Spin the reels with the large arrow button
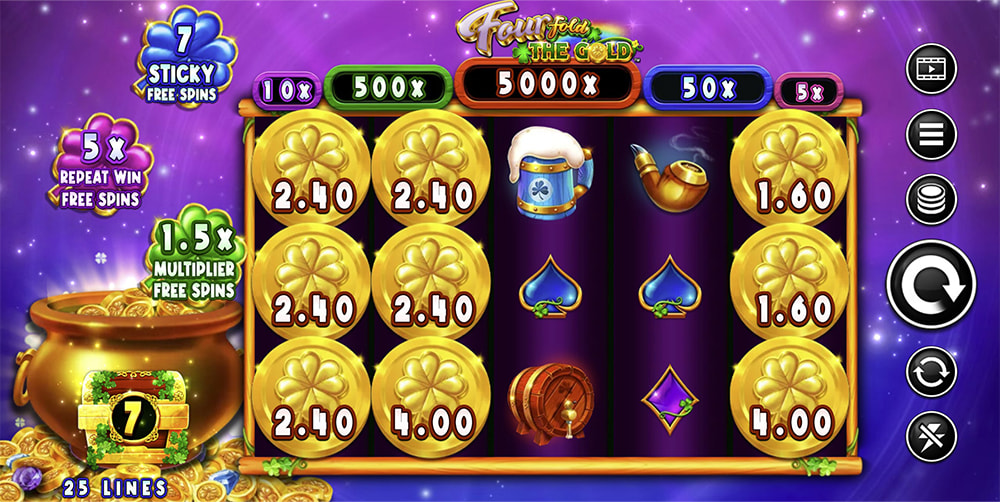 (931, 284)
